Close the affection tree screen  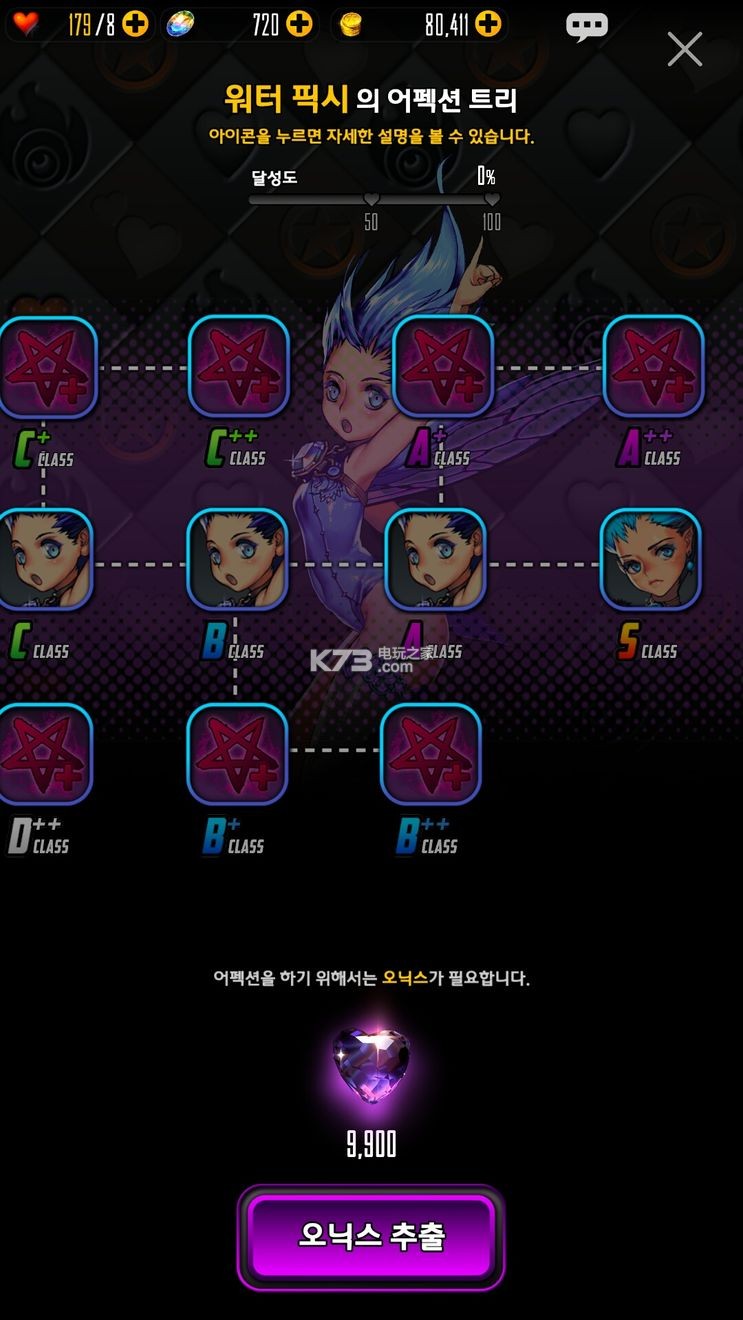[x=685, y=48]
